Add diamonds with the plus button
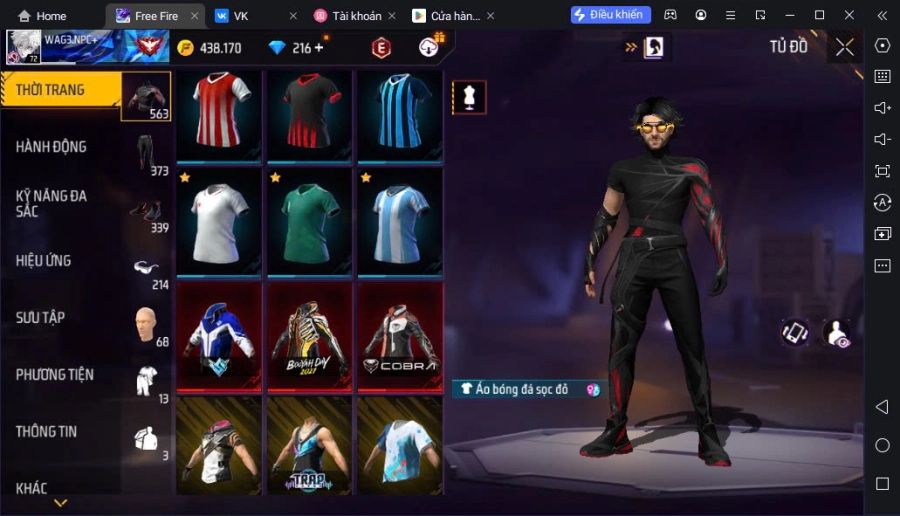This screenshot has width=900, height=516. coord(319,48)
